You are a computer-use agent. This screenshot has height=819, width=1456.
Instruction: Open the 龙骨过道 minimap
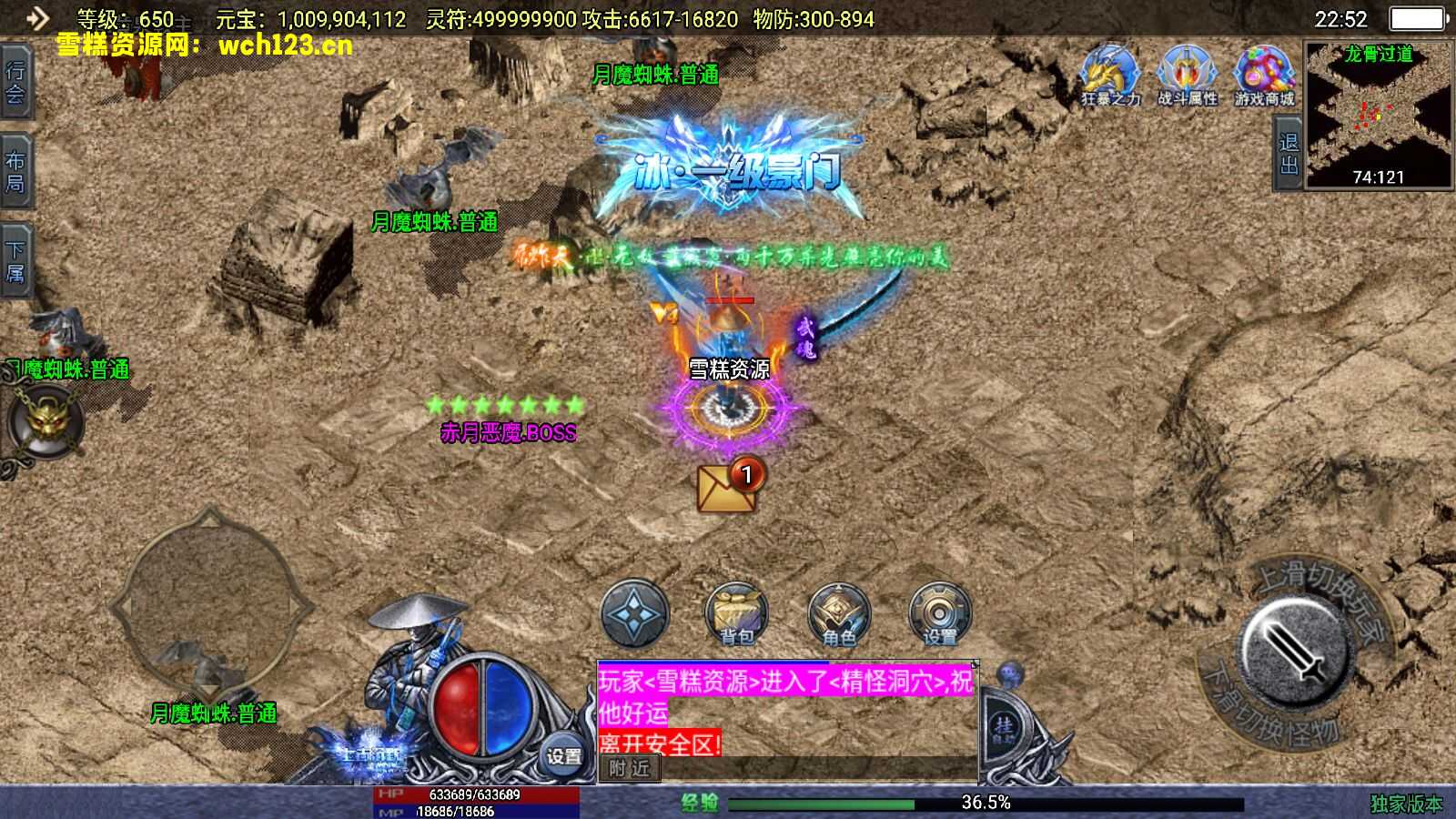coord(1379,115)
